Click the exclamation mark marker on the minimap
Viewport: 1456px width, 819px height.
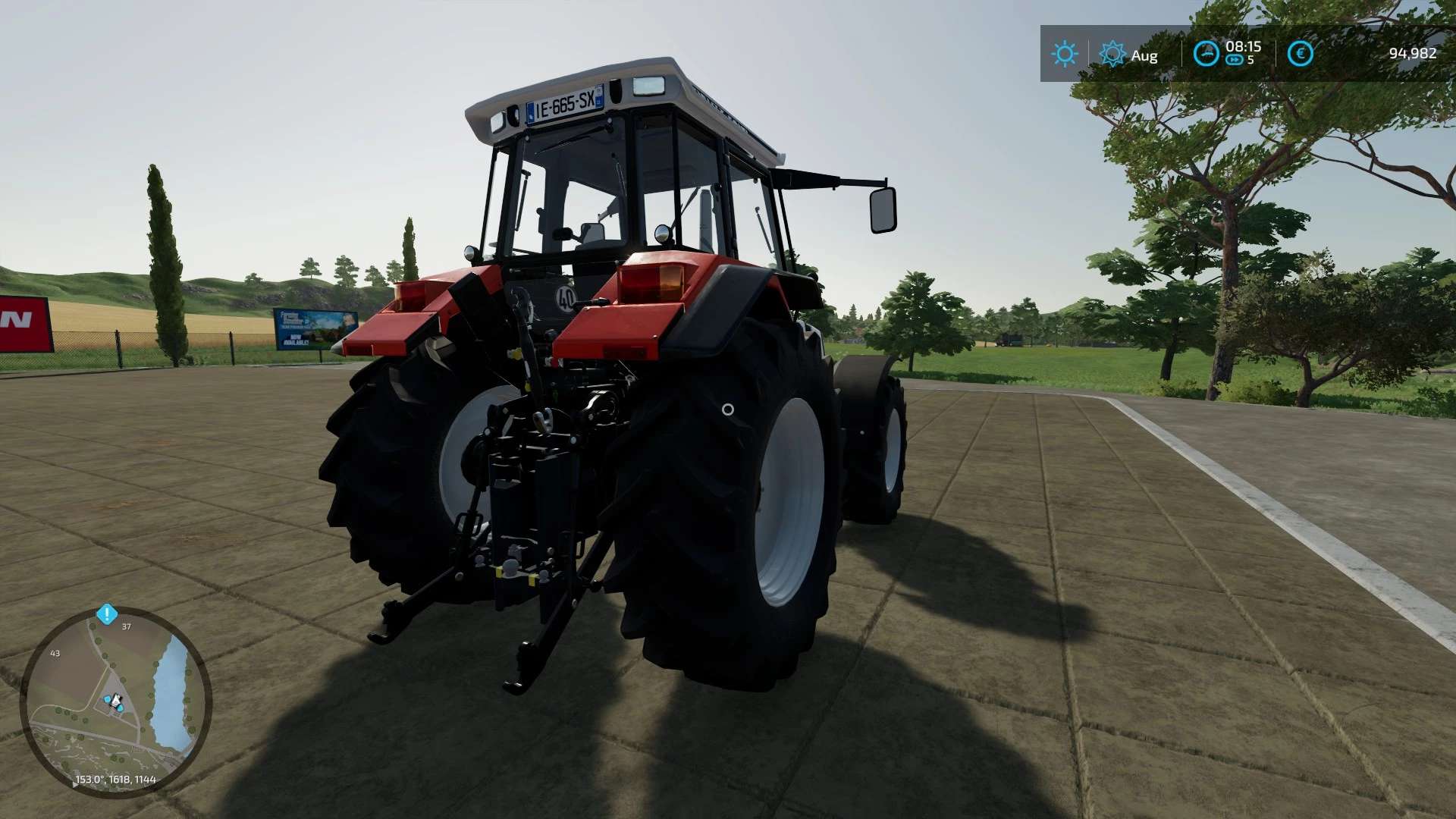pyautogui.click(x=107, y=613)
